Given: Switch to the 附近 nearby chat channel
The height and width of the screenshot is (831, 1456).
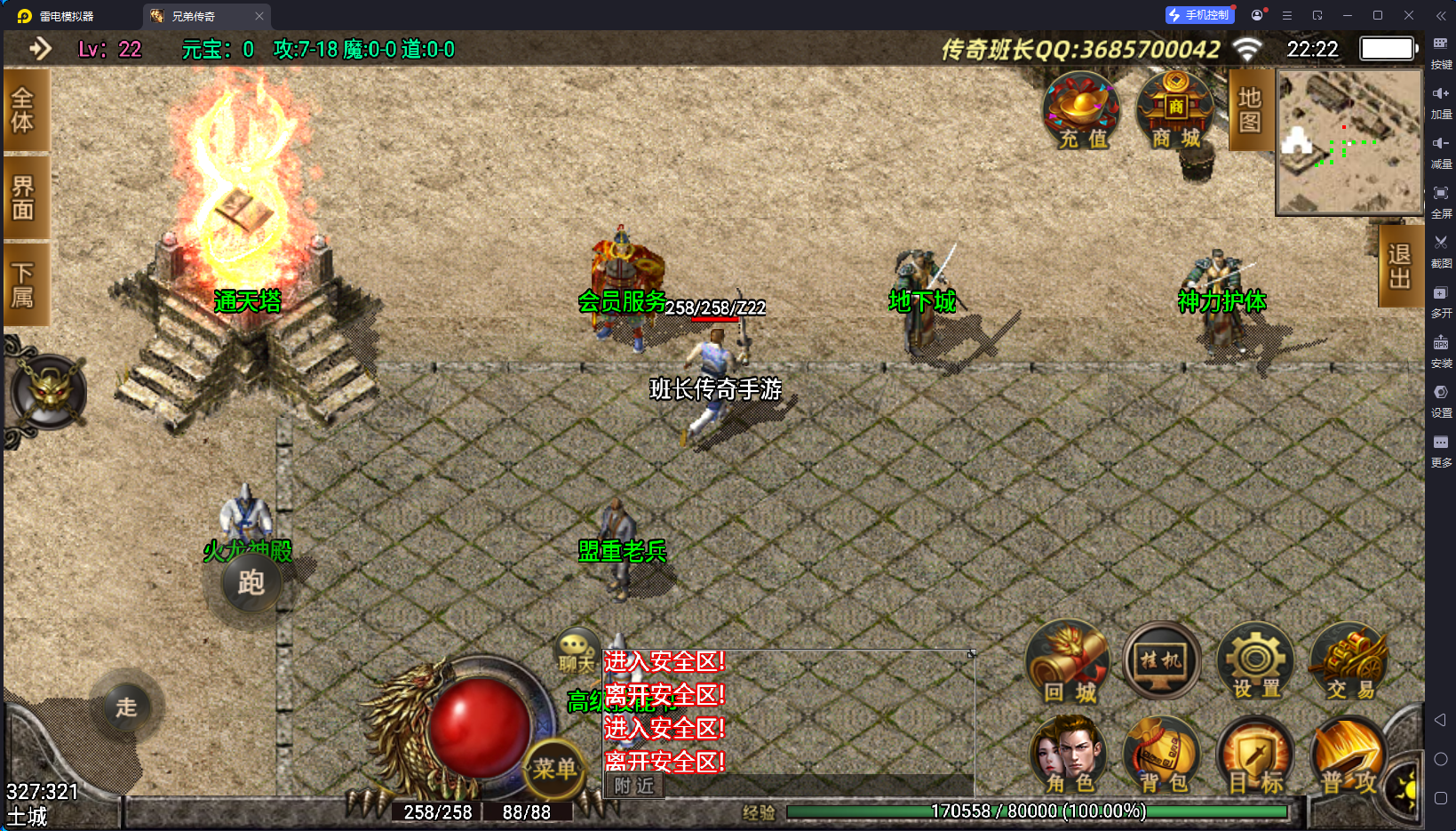Looking at the screenshot, I should tap(634, 786).
